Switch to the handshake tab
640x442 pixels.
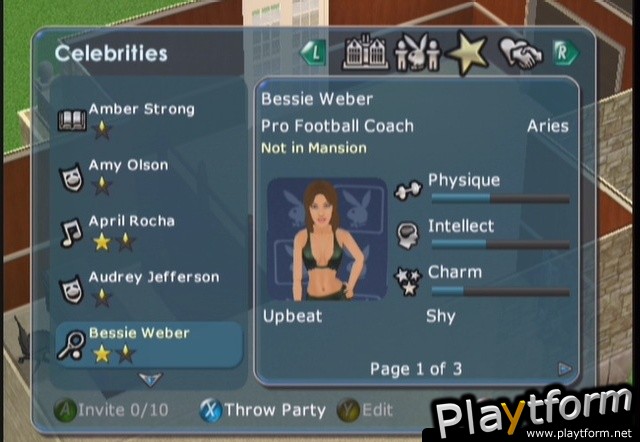click(x=521, y=55)
